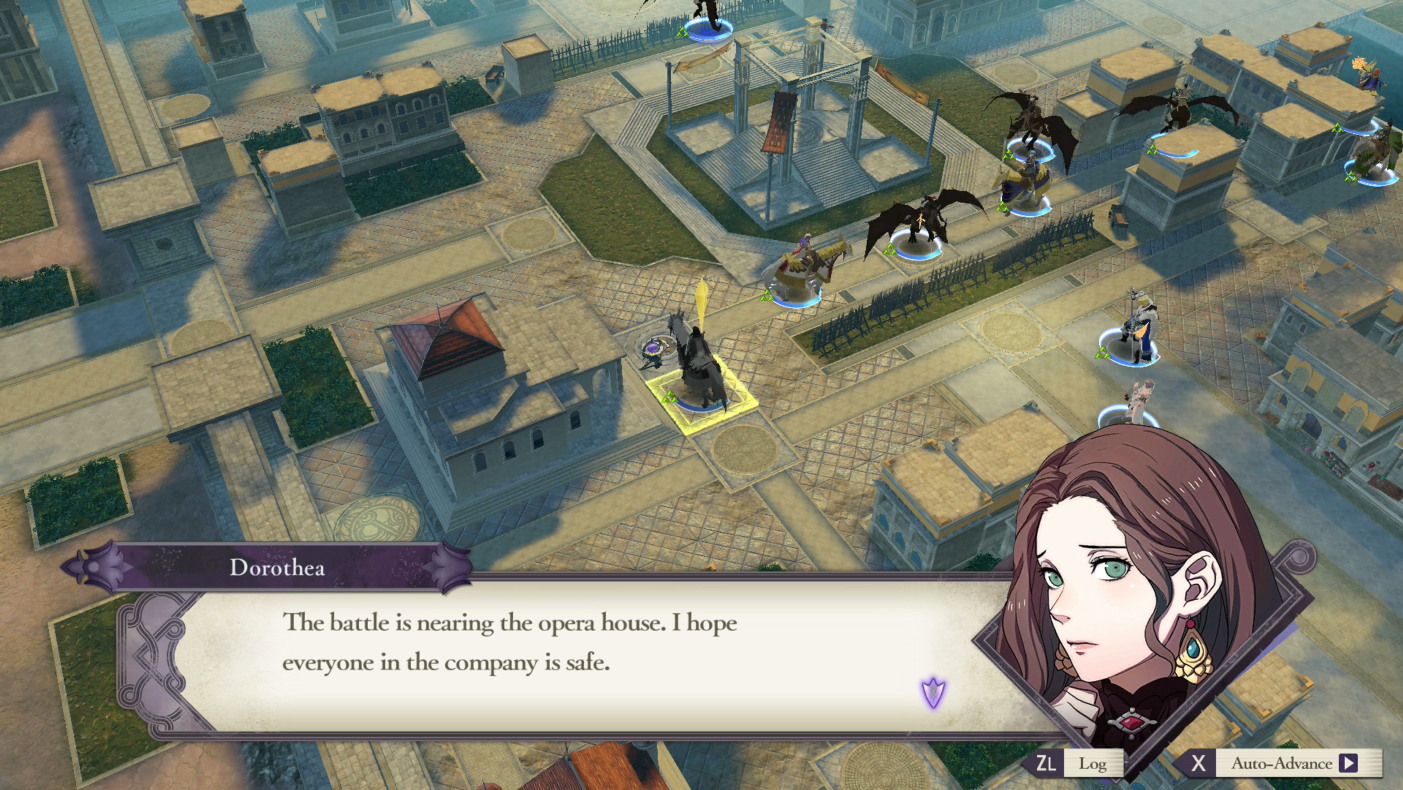The image size is (1403, 790).
Task: Open the conversation Log
Action: point(1092,763)
